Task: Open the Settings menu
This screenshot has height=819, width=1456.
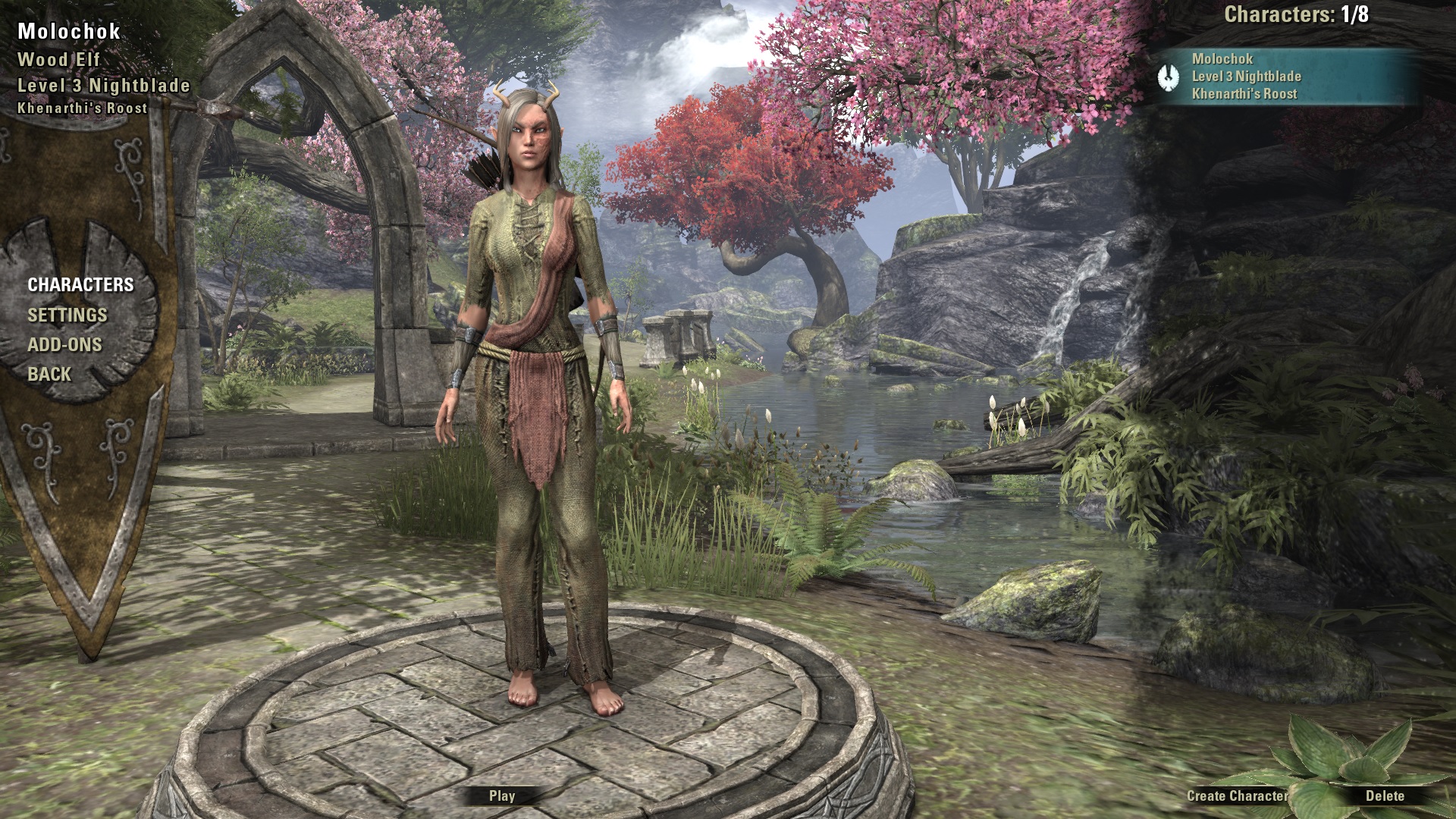Action: point(67,315)
